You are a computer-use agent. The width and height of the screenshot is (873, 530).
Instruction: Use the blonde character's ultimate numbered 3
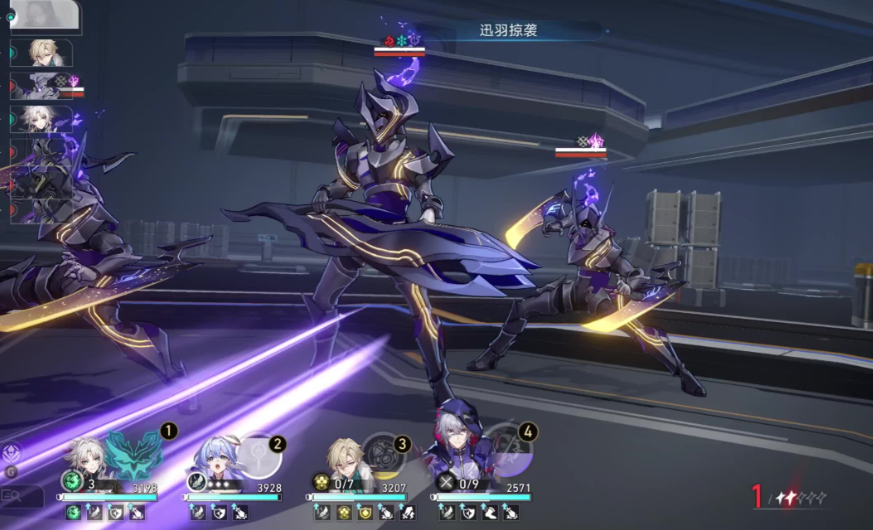point(383,456)
